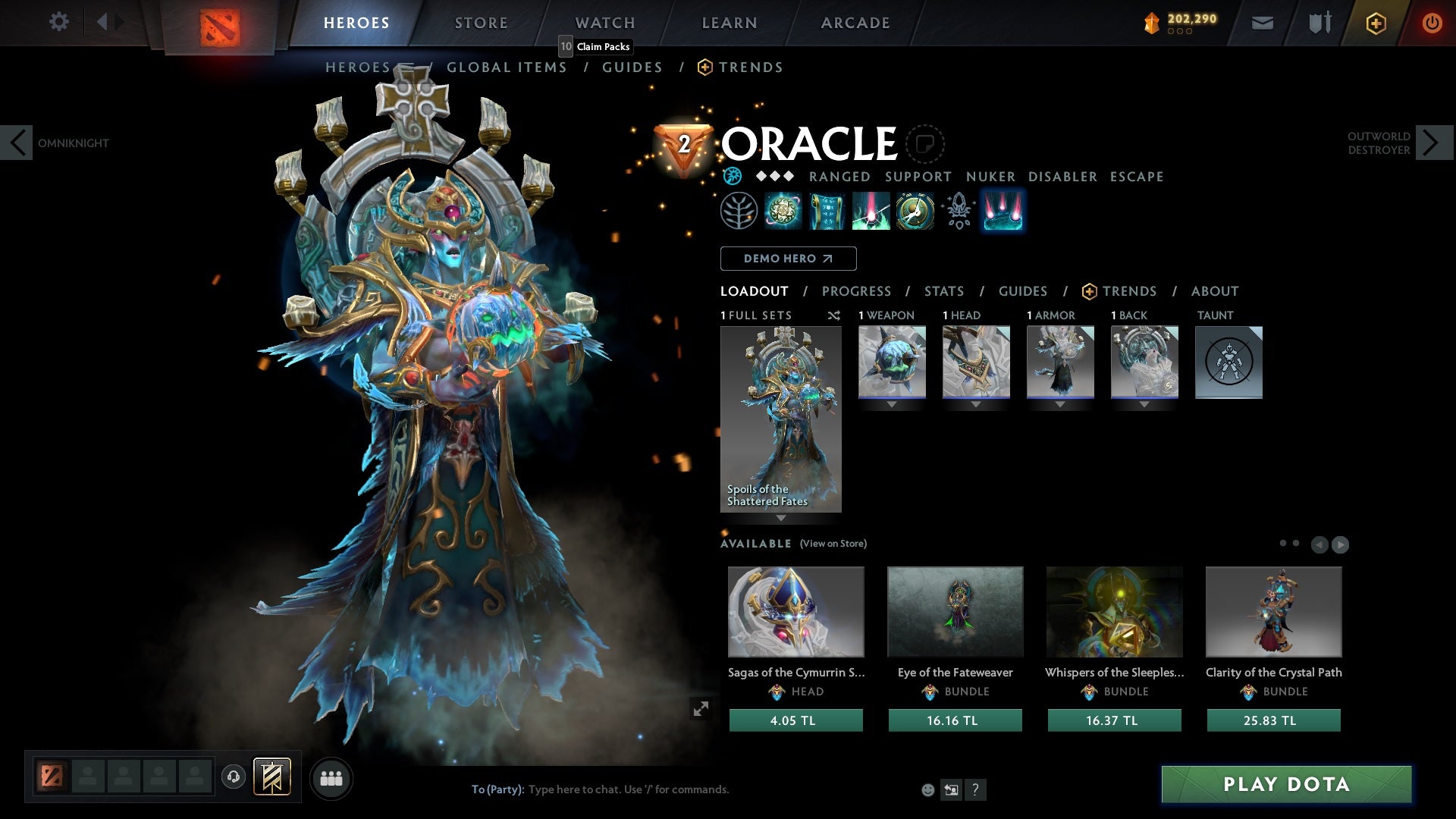Click the DEMO HERO button

787,259
